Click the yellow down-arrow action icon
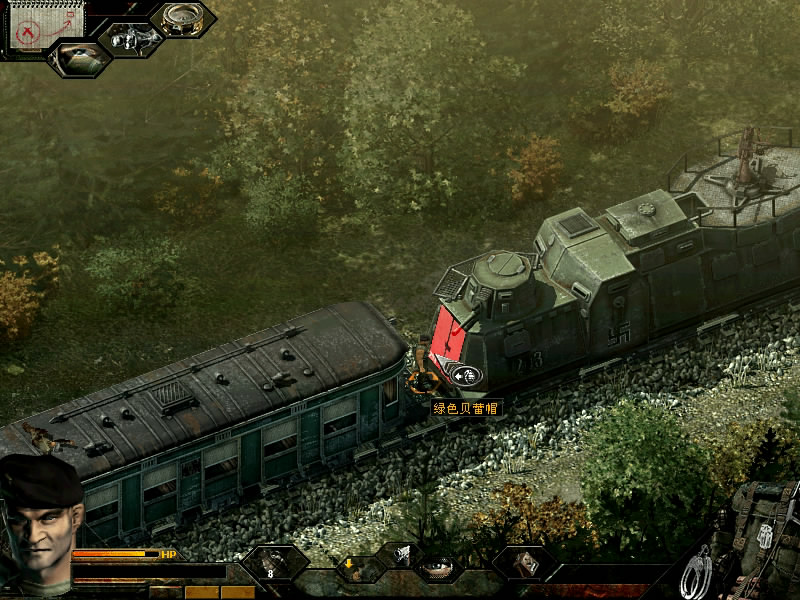 click(349, 565)
